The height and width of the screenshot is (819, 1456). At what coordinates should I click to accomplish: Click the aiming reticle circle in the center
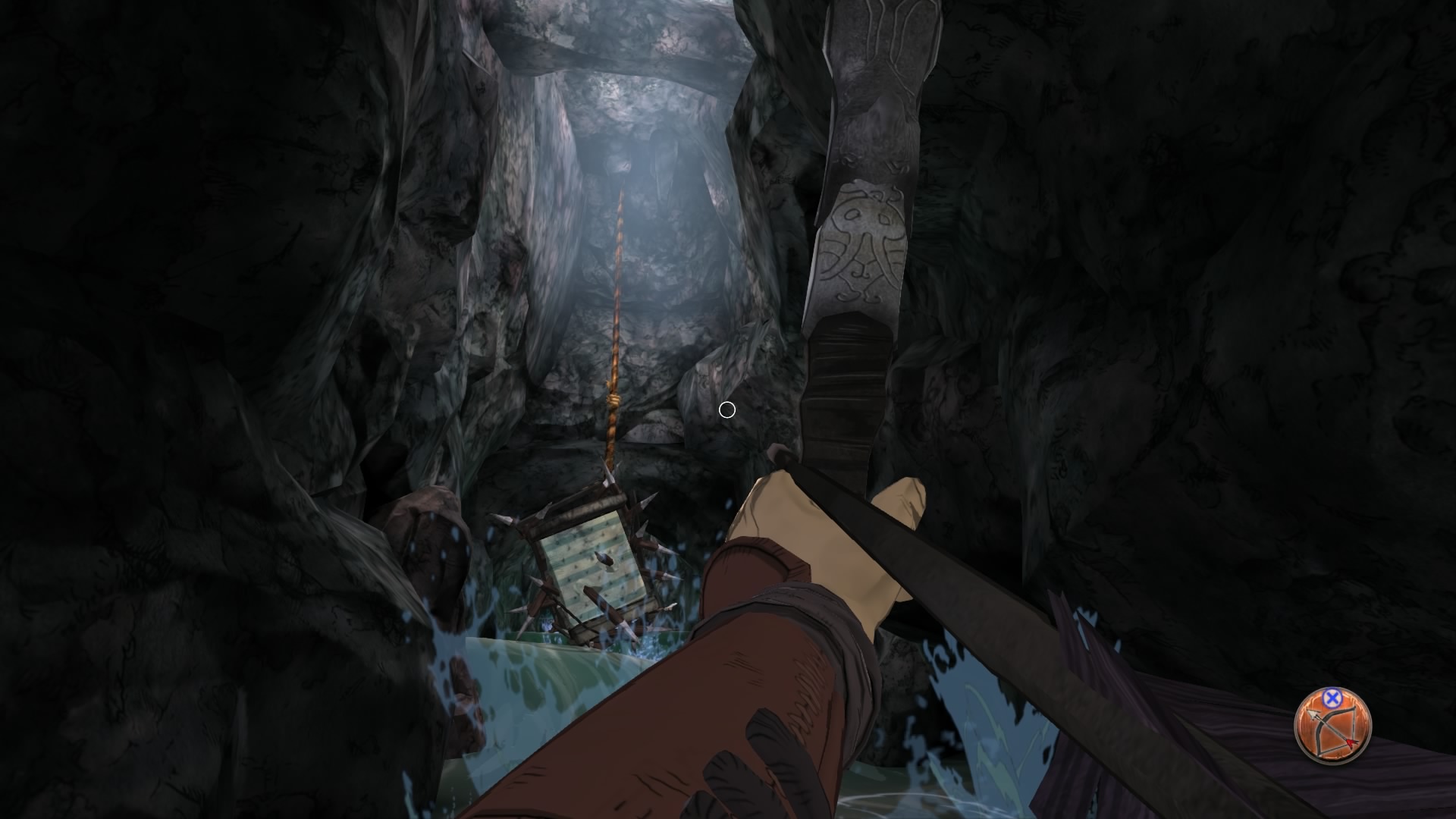[727, 409]
